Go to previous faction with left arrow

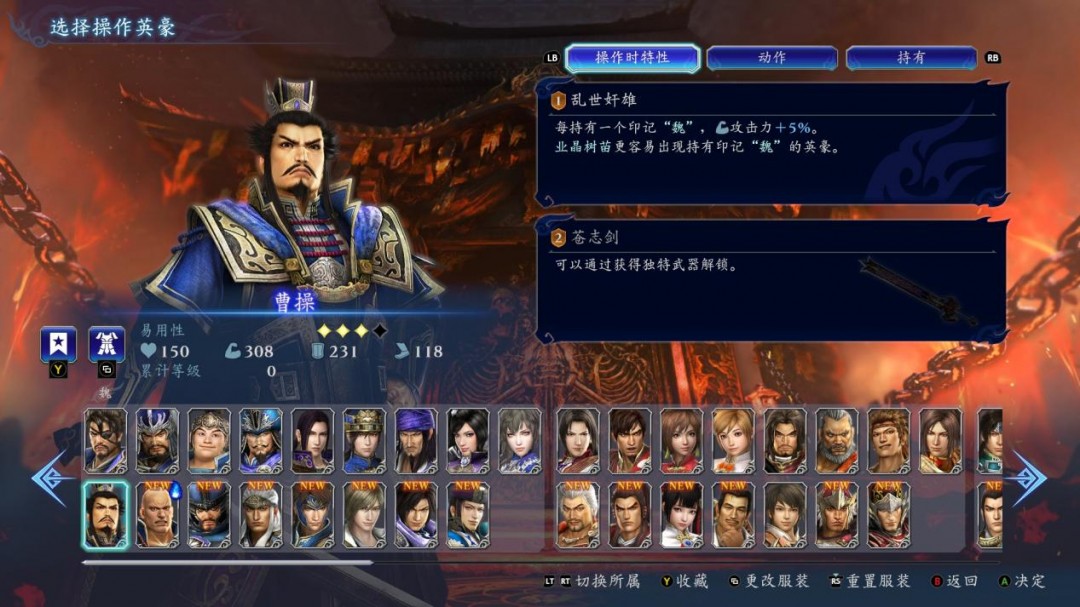tap(48, 478)
